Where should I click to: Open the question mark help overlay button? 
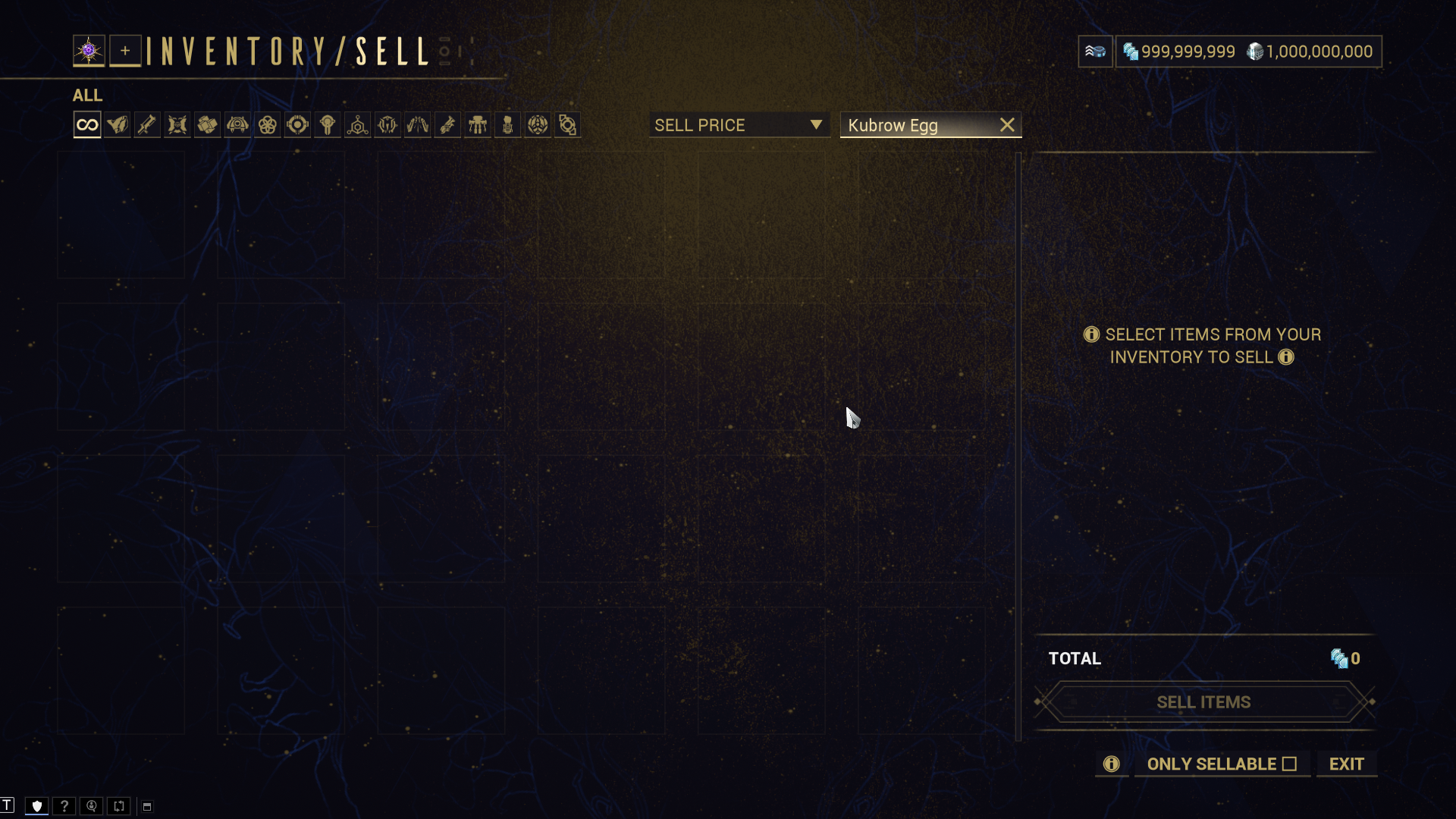tap(64, 806)
